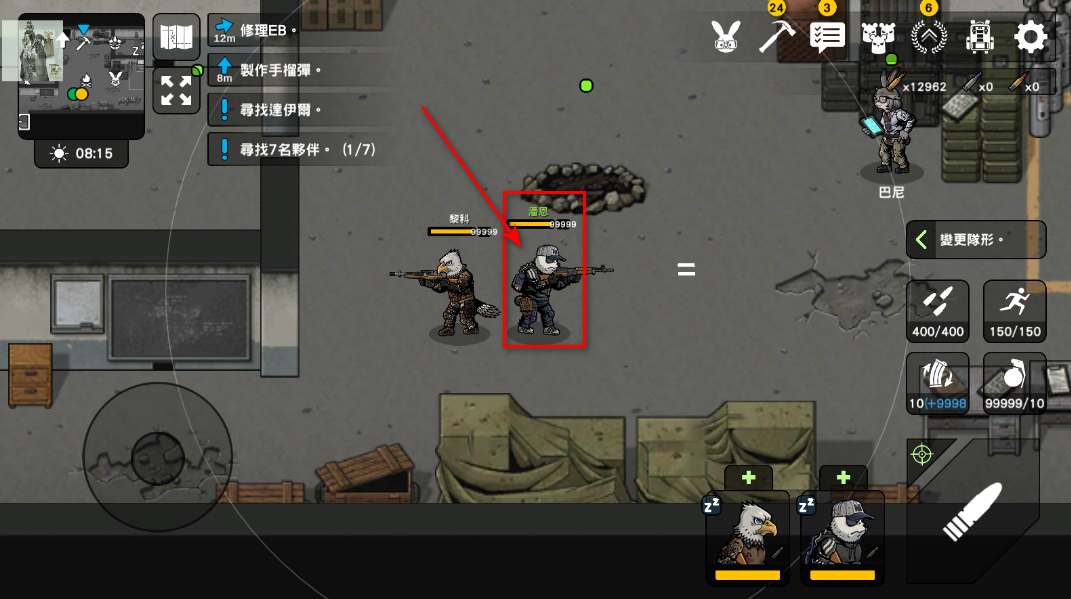The height and width of the screenshot is (599, 1071).
Task: Open the minimap in the corner
Action: pyautogui.click(x=81, y=75)
